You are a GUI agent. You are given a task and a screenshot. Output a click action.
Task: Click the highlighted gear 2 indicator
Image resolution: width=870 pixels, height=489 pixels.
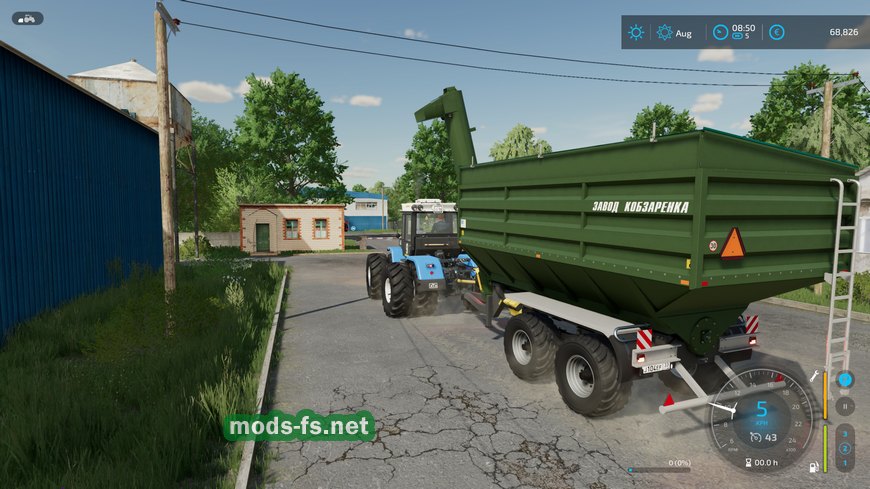pos(845,449)
